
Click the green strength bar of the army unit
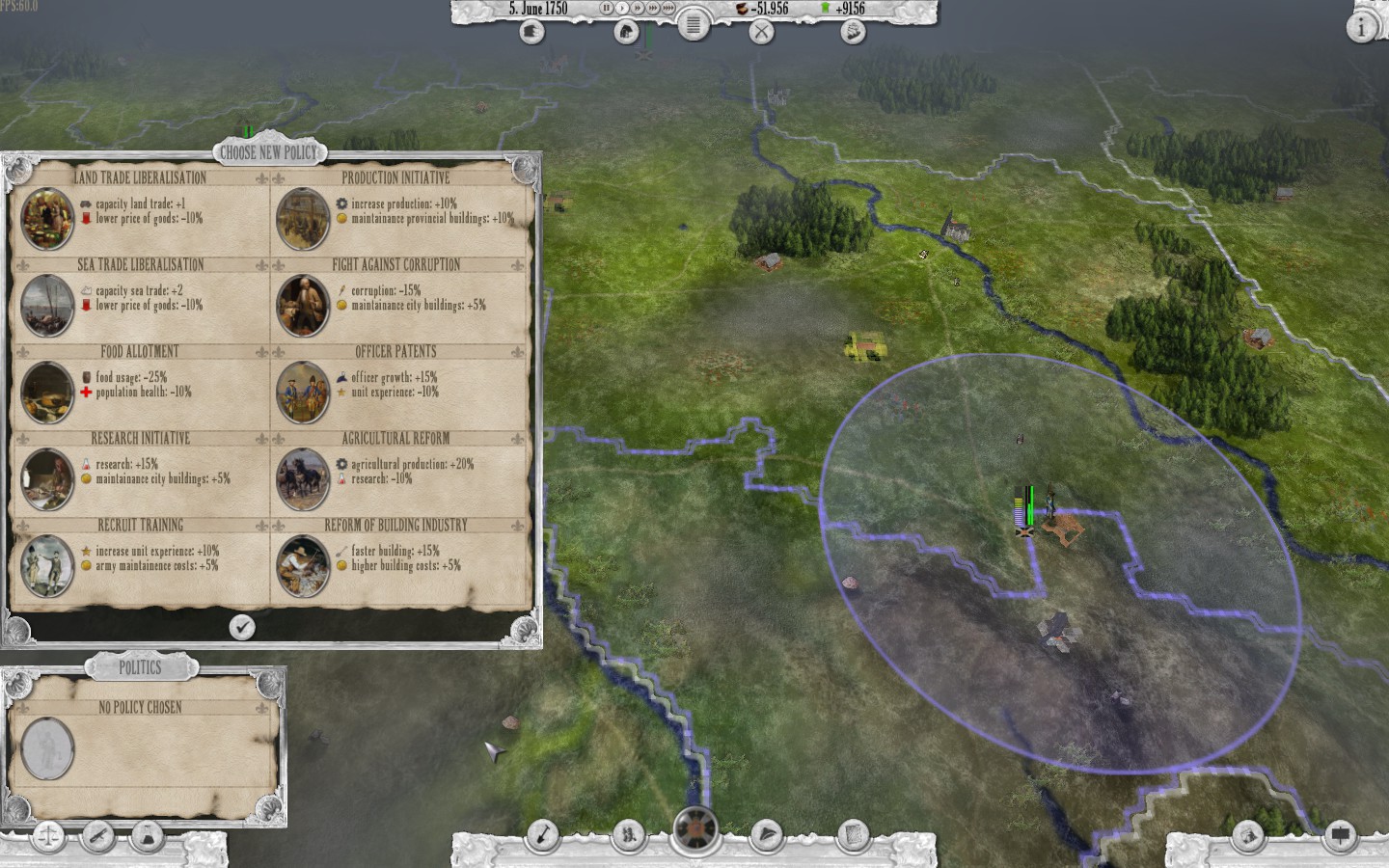1031,503
